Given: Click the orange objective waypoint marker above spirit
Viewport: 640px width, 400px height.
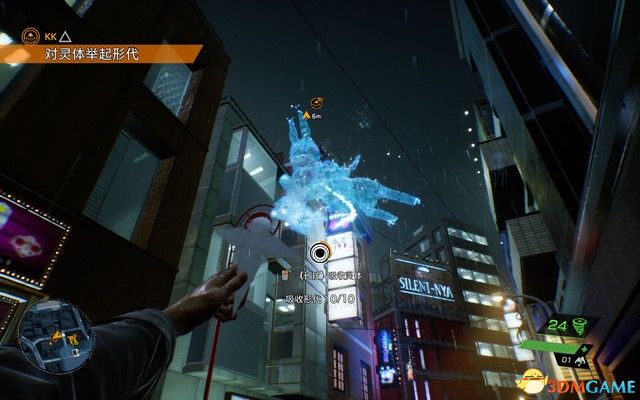Looking at the screenshot, I should tap(315, 101).
